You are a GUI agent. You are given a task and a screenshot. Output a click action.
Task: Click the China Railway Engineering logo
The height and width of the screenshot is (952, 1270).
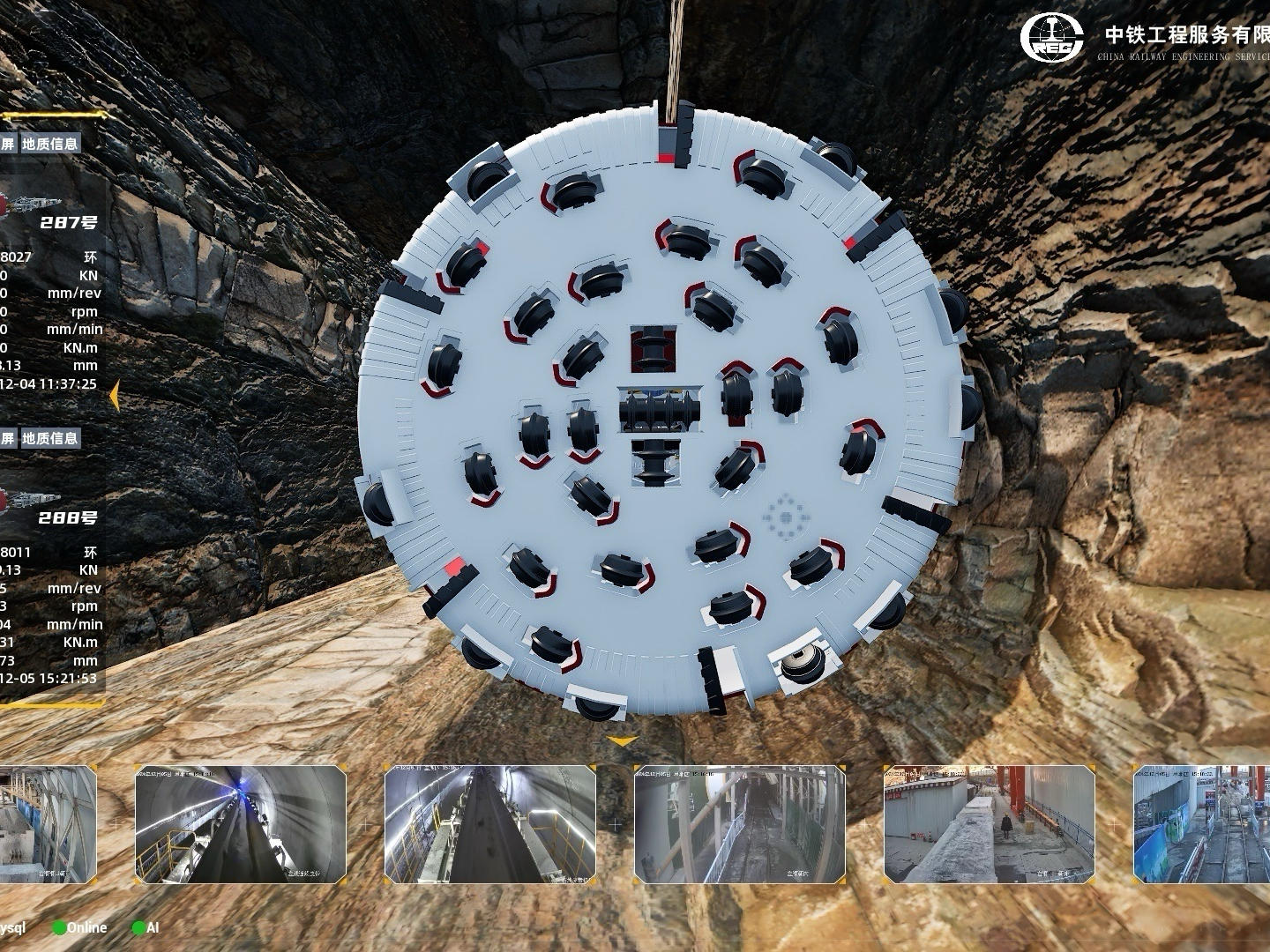[1052, 38]
